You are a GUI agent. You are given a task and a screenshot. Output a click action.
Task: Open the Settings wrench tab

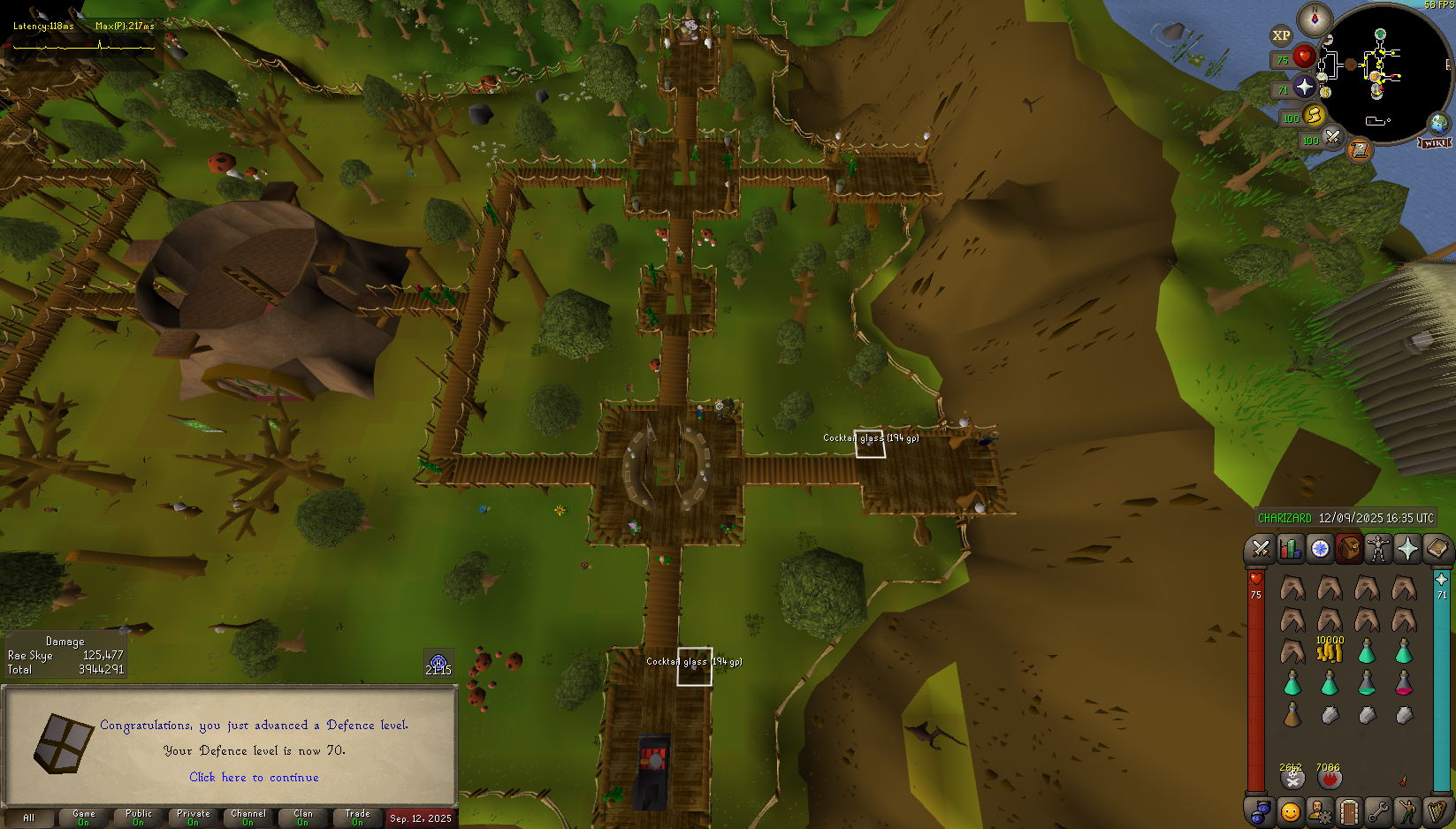[x=1378, y=811]
